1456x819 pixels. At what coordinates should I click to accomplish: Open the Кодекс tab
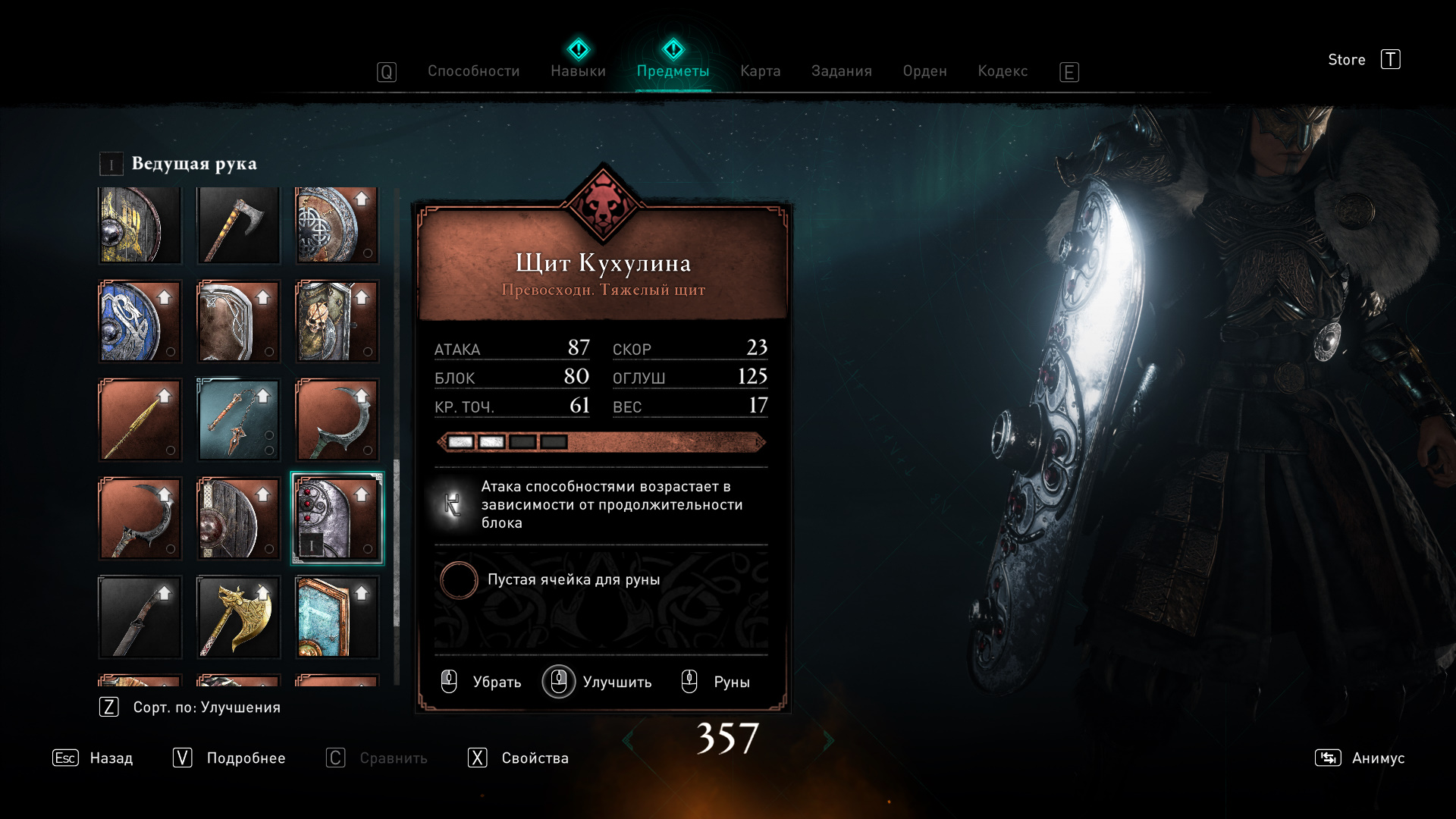click(1003, 71)
